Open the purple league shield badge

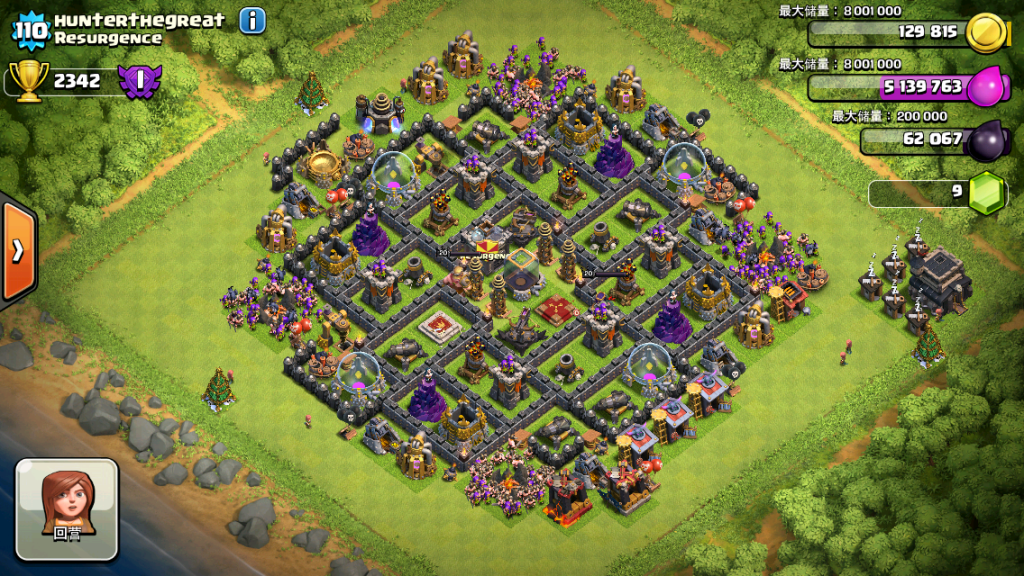click(x=140, y=80)
